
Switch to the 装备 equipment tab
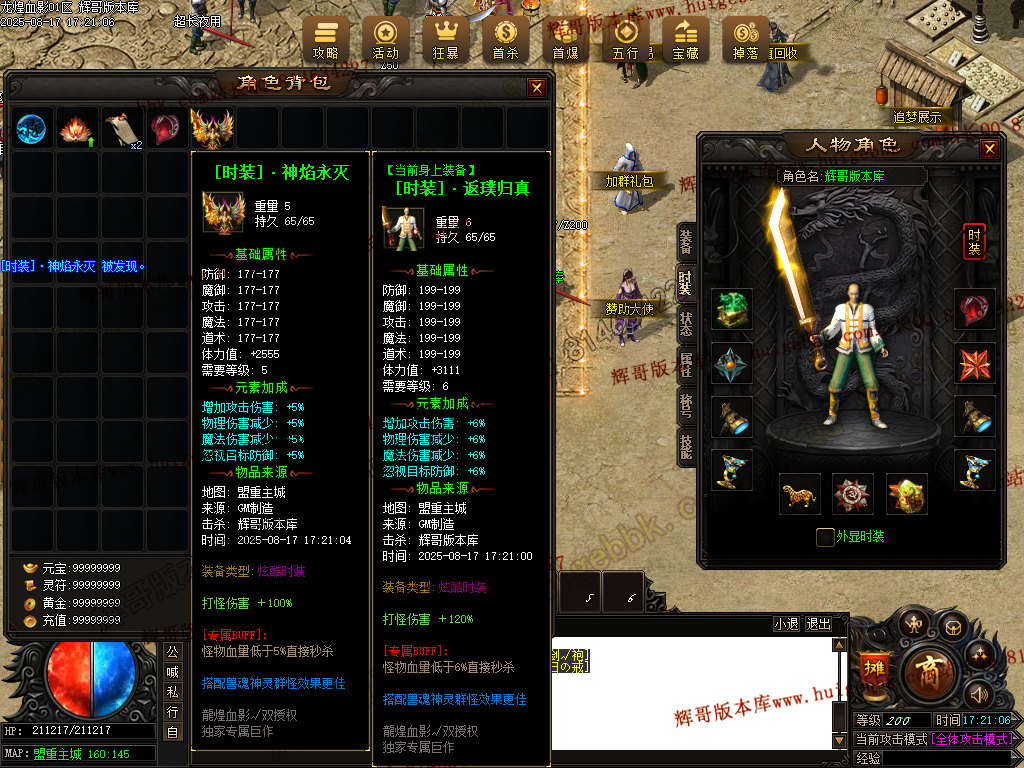tap(686, 240)
